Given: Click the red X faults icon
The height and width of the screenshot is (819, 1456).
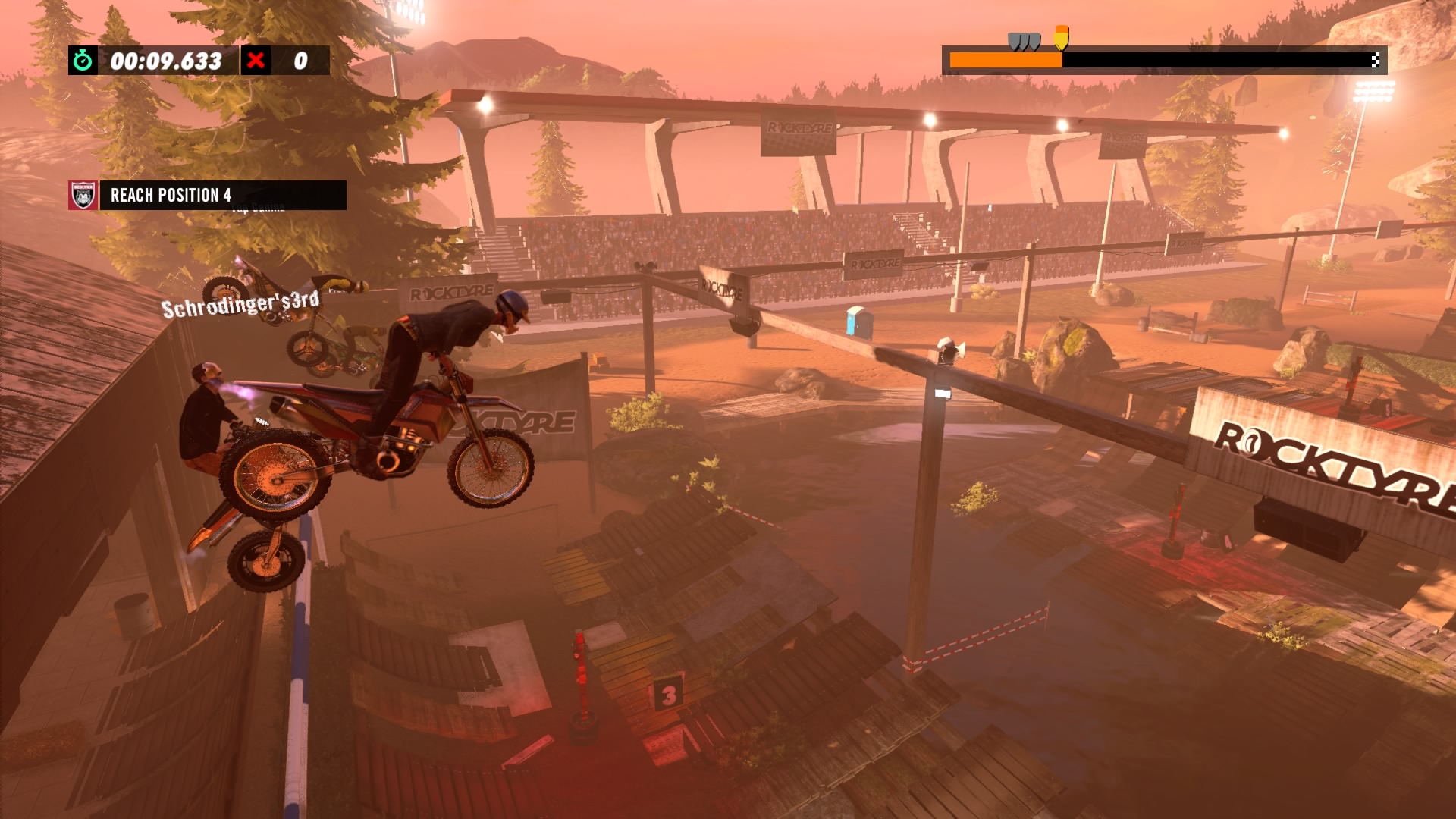Looking at the screenshot, I should (x=256, y=61).
